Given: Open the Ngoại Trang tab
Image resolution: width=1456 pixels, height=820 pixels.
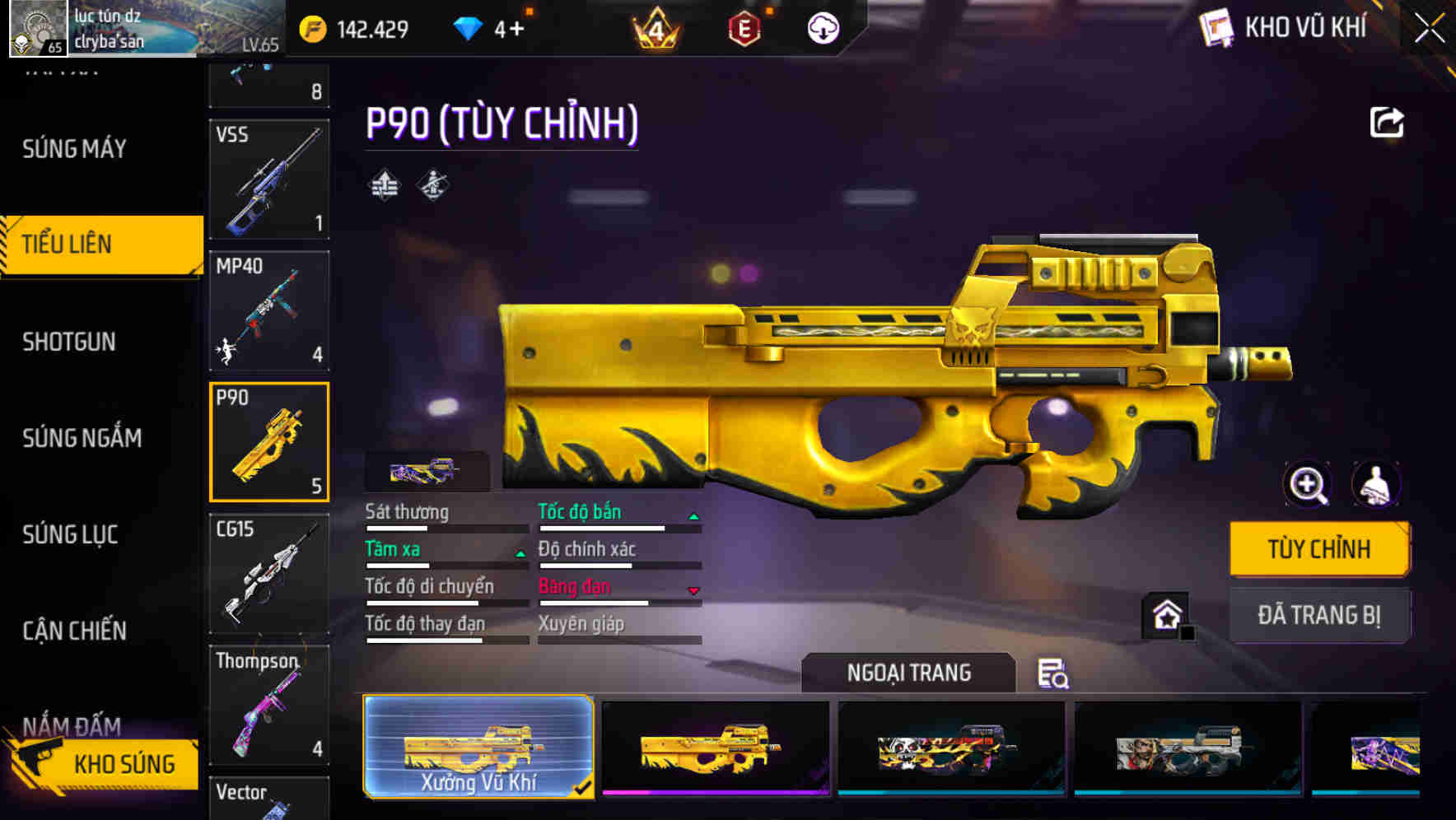Looking at the screenshot, I should 906,673.
